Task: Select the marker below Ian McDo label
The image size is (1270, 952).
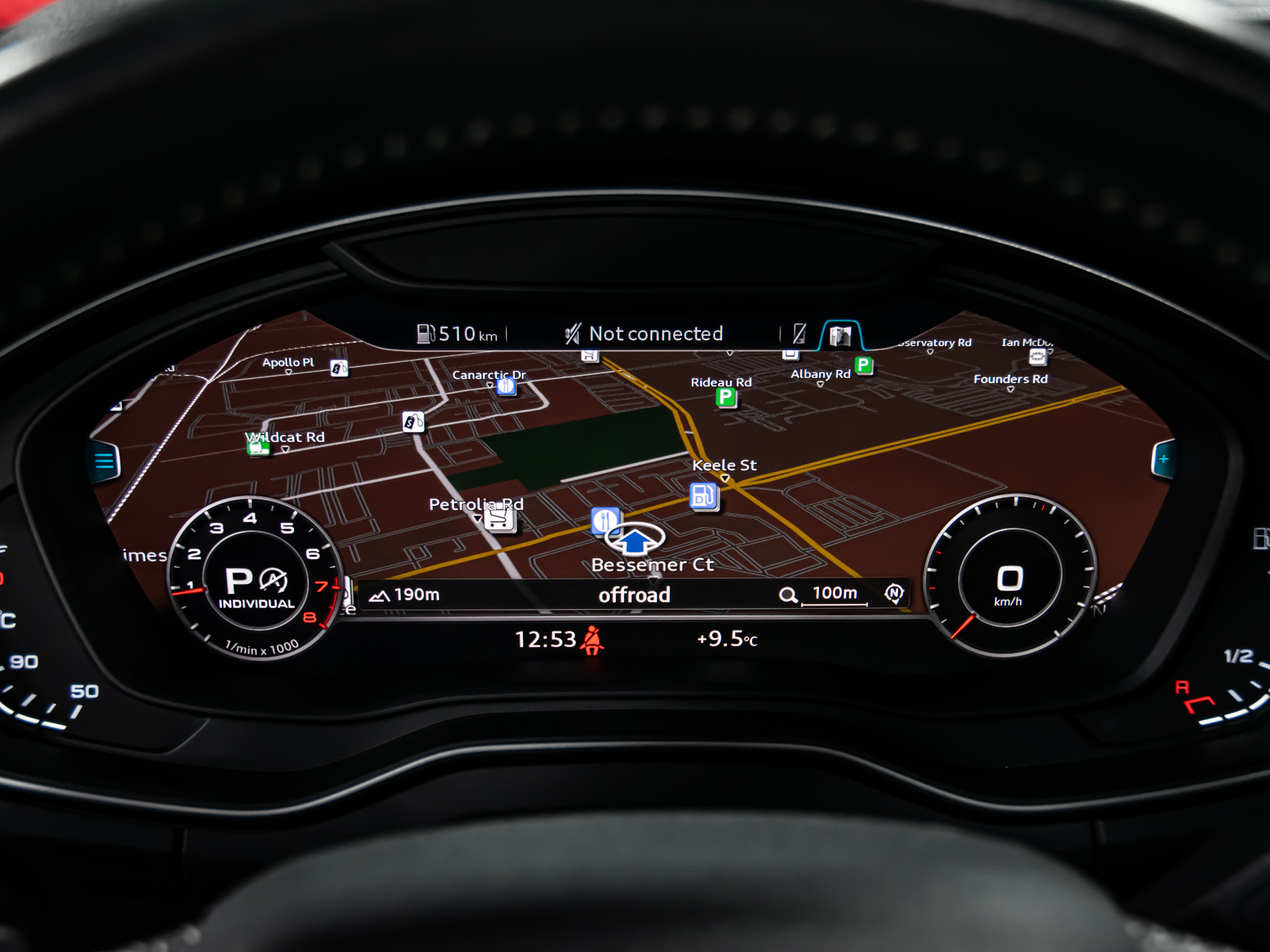Action: point(1037,356)
